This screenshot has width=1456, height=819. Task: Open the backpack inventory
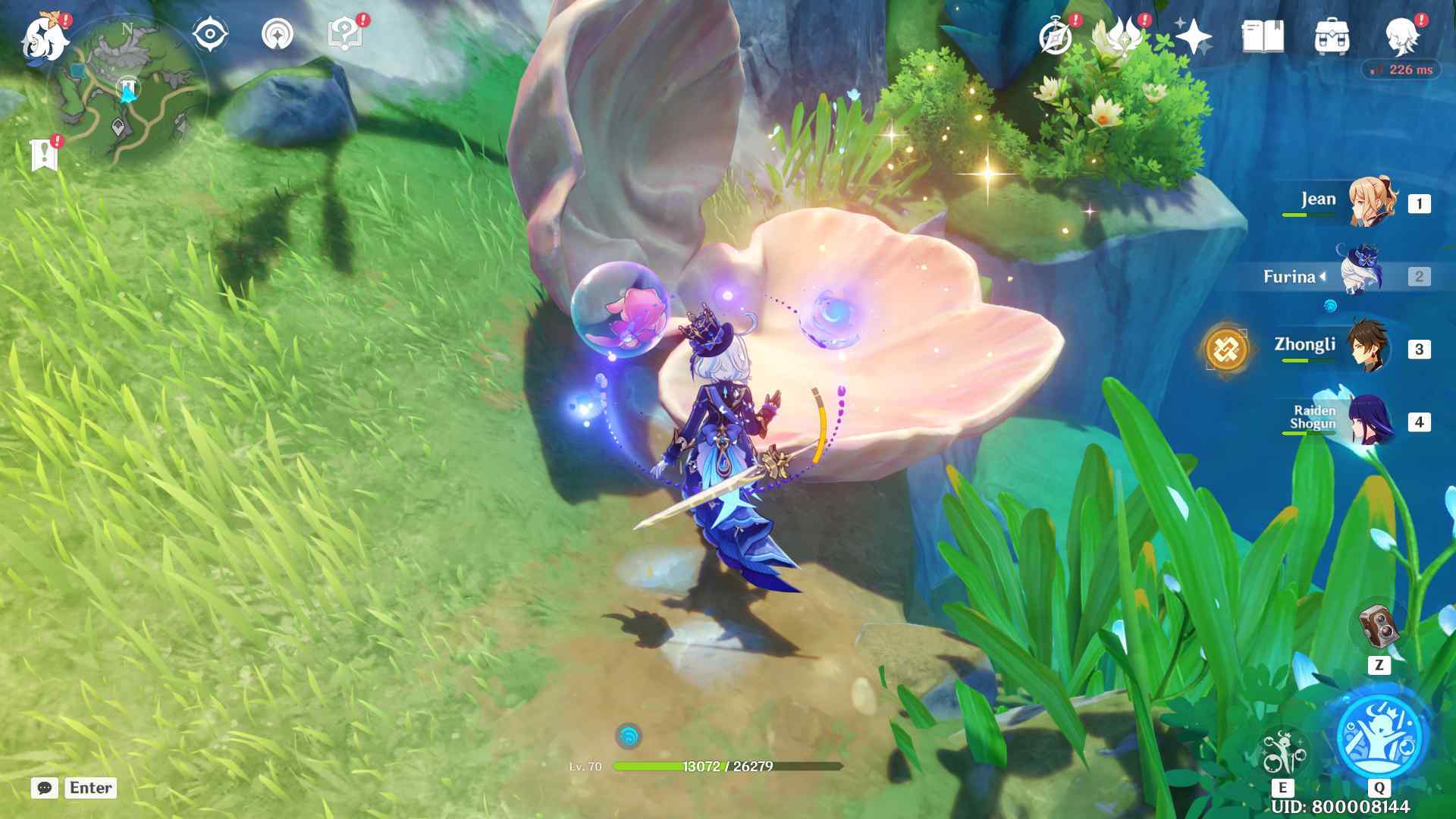click(1332, 36)
